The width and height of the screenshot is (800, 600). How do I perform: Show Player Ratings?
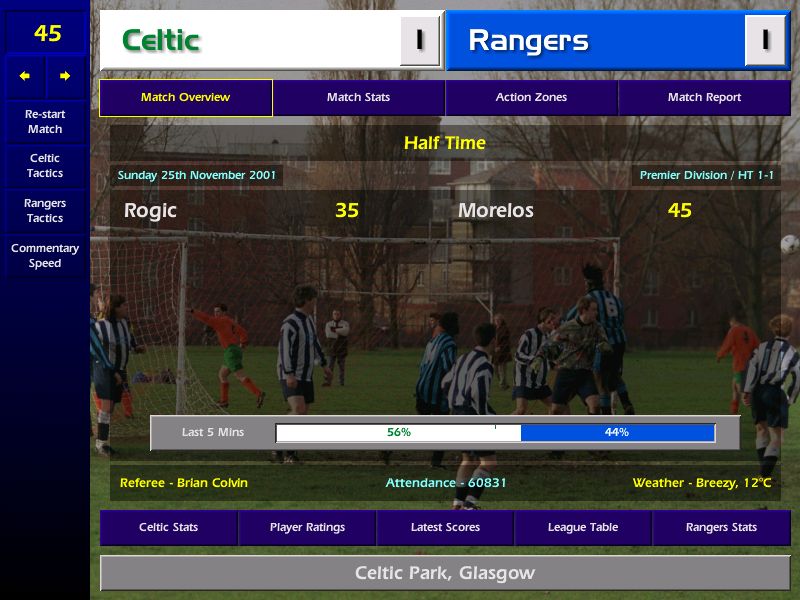point(307,528)
